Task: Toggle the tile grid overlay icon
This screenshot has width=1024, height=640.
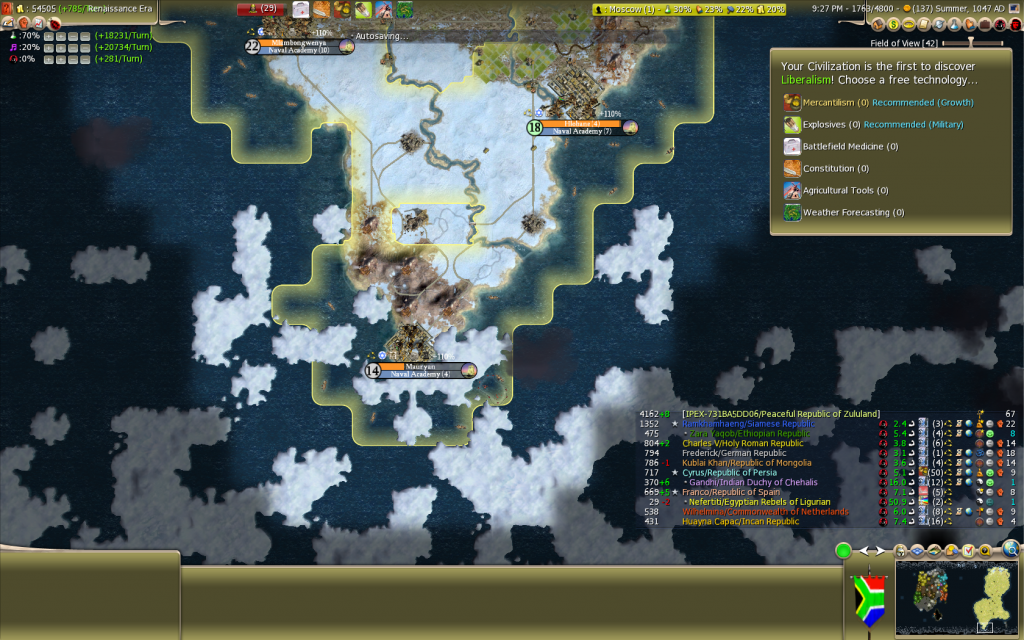Action: (x=916, y=551)
